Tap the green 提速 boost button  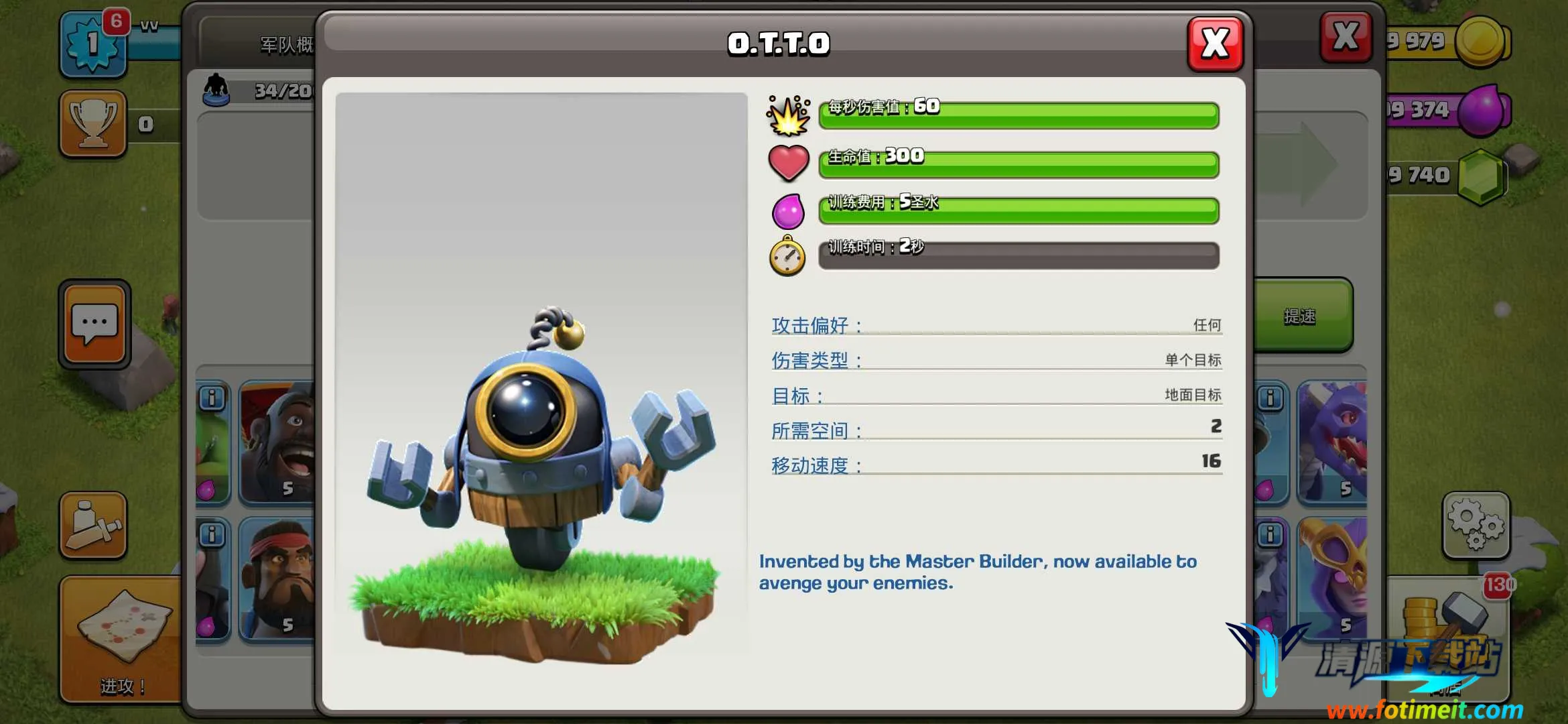tap(1300, 316)
